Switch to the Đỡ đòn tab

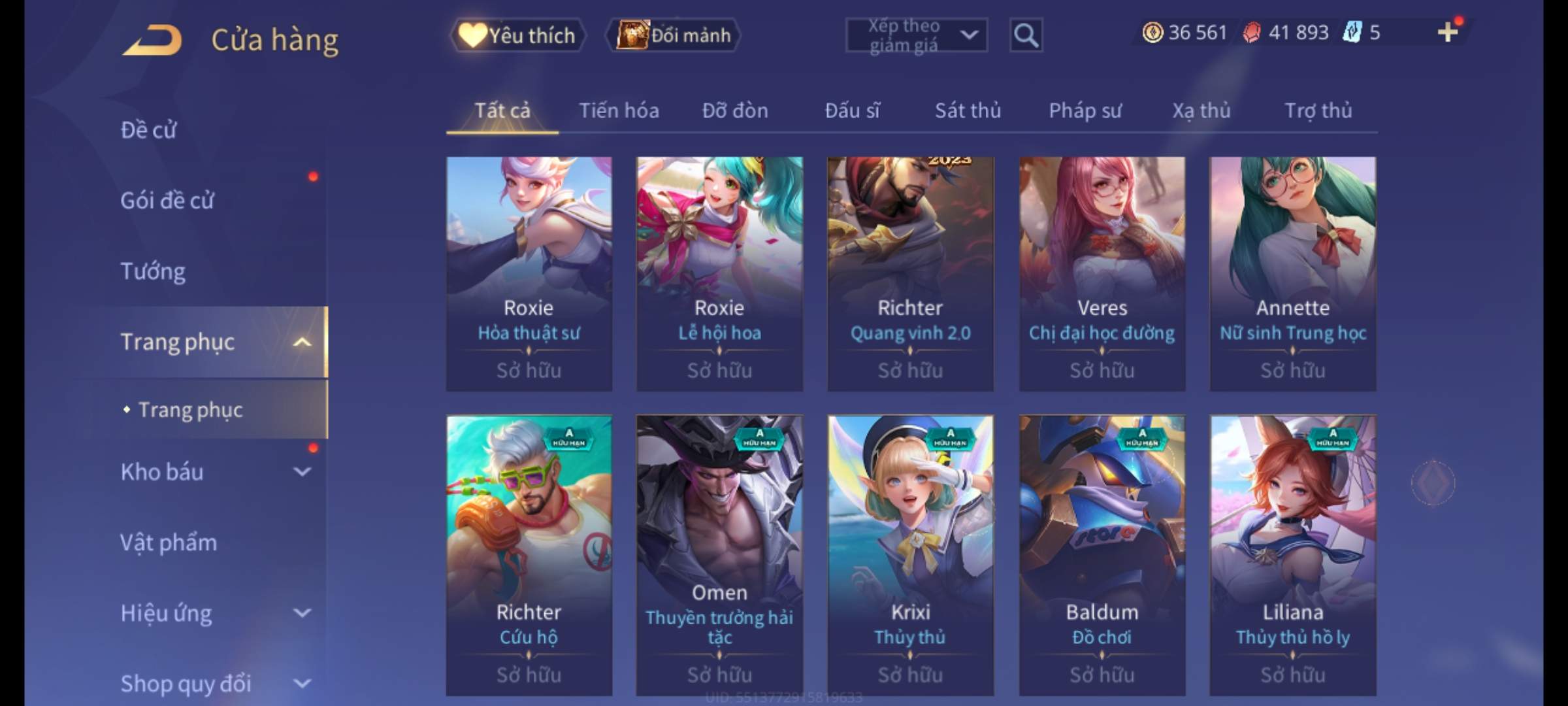pos(735,110)
